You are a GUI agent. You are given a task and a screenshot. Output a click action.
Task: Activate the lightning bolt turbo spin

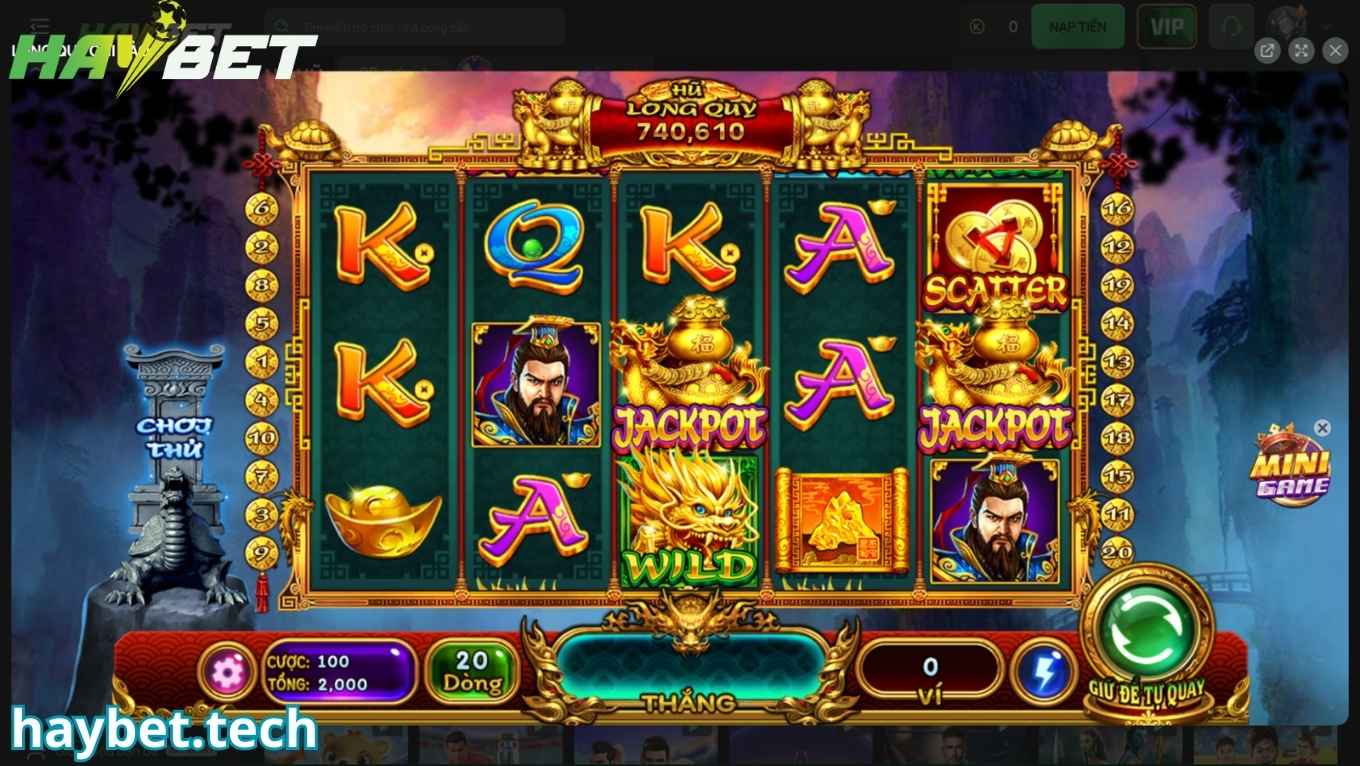tap(1043, 673)
